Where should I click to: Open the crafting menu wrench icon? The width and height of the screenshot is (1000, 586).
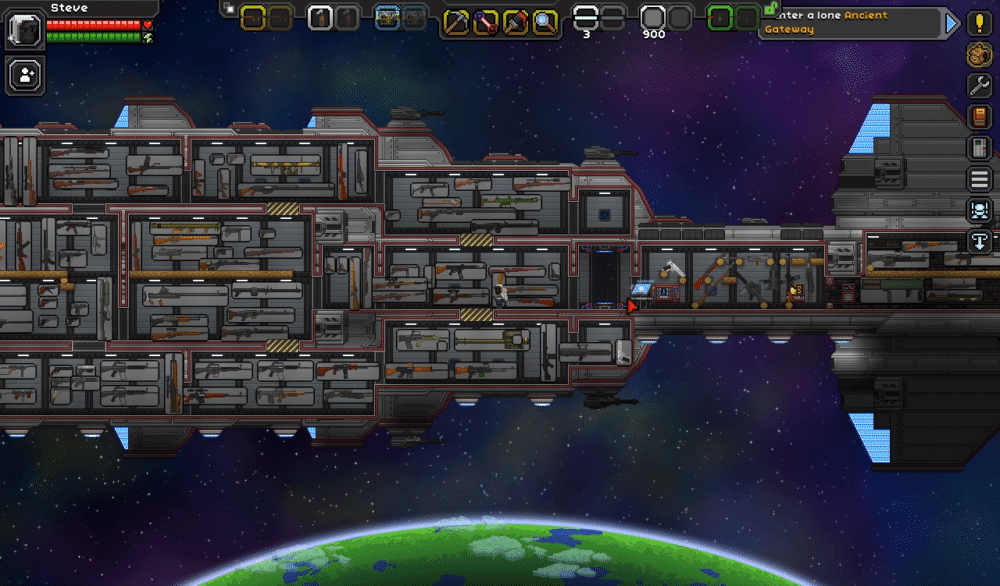tap(980, 86)
